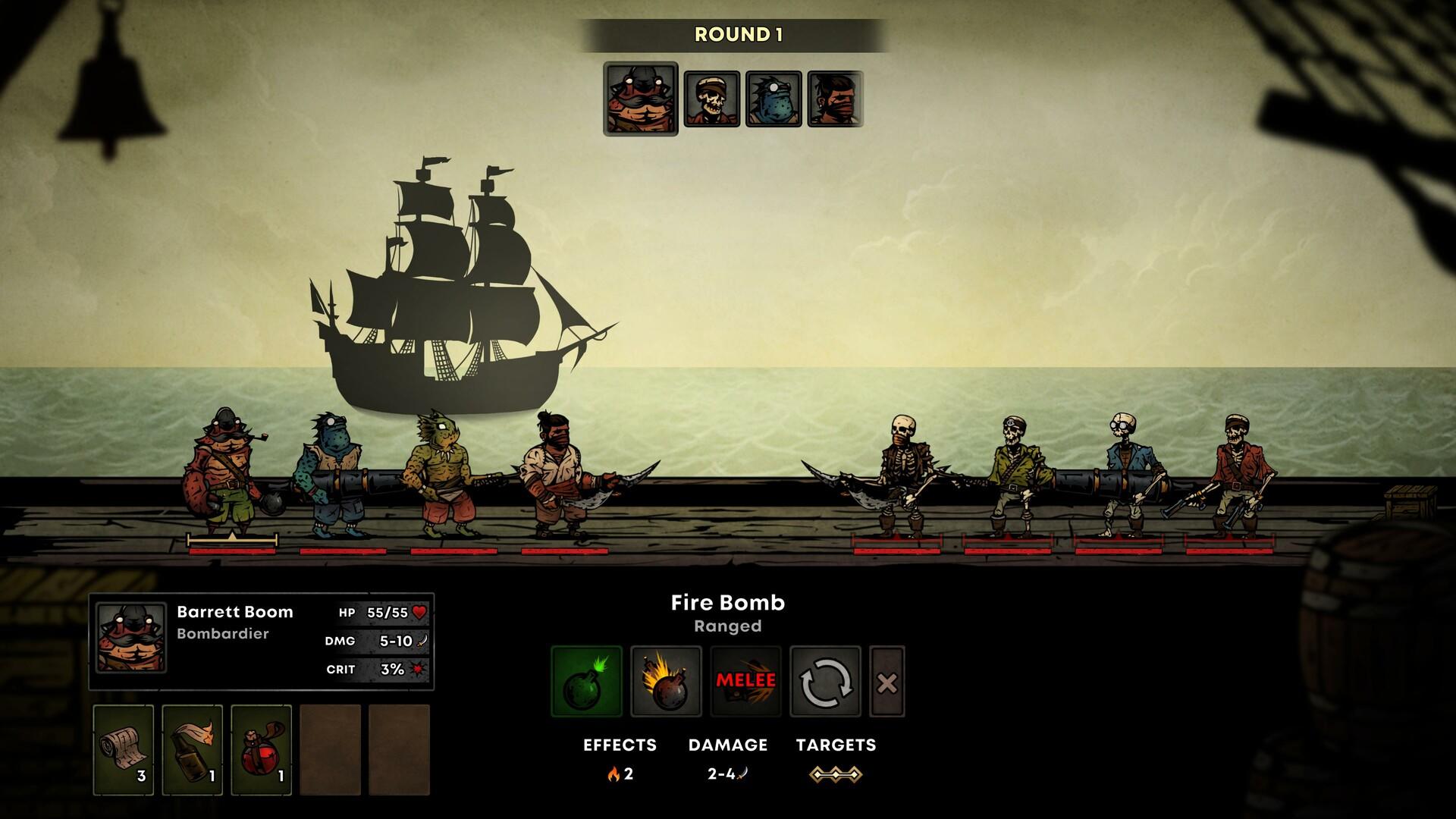
Task: Select Barrett Boom in turn order
Action: tap(640, 99)
